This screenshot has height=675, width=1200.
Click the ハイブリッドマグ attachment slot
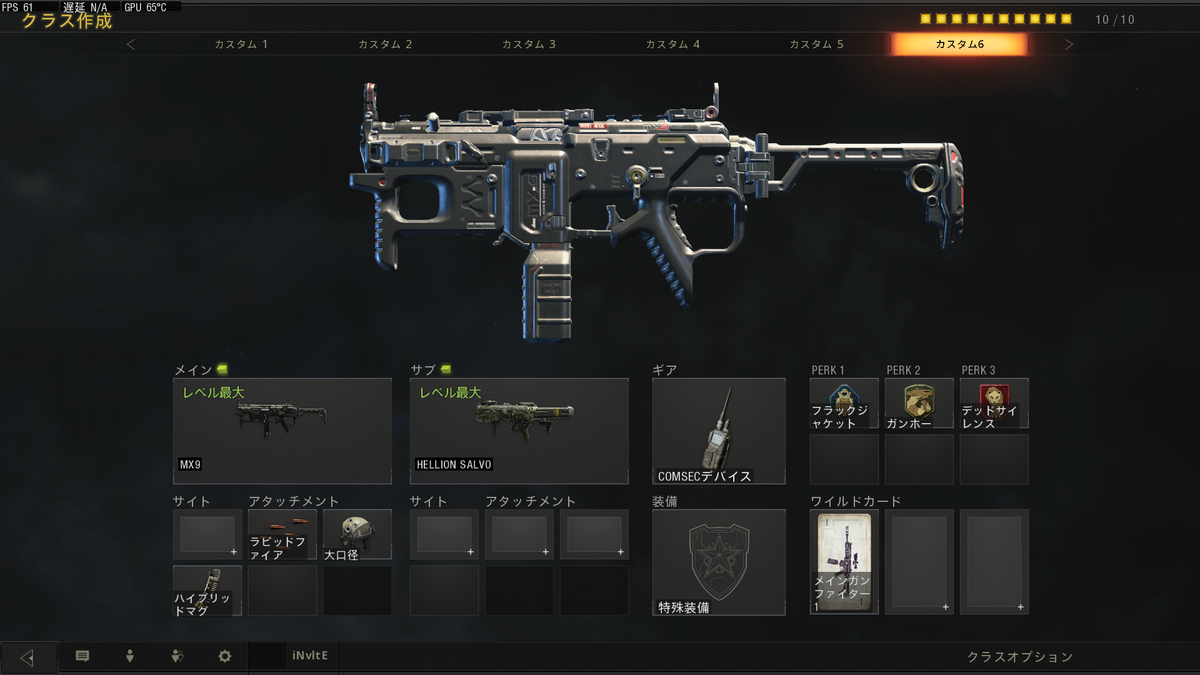[207, 590]
